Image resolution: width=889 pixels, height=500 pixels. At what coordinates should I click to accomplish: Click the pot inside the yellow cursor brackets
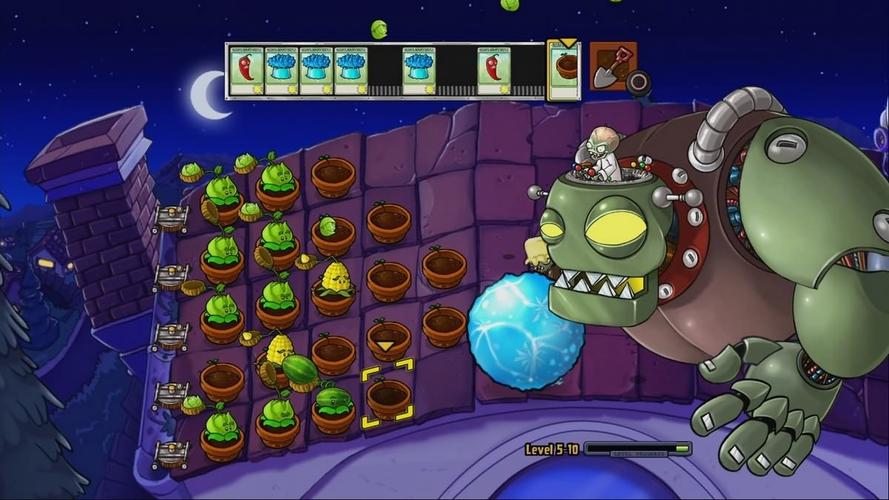point(387,398)
